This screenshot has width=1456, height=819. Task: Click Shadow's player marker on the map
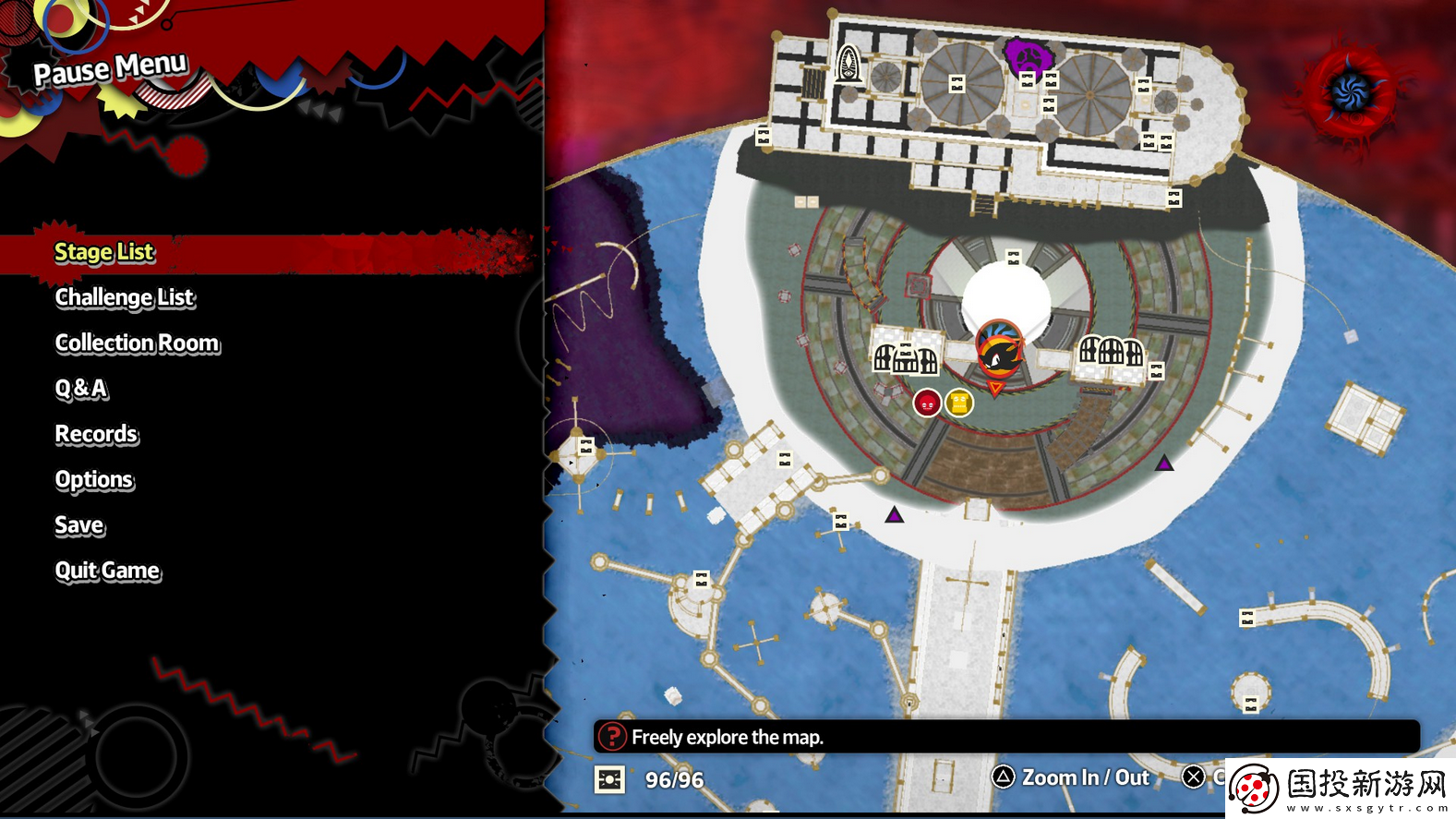click(x=999, y=349)
